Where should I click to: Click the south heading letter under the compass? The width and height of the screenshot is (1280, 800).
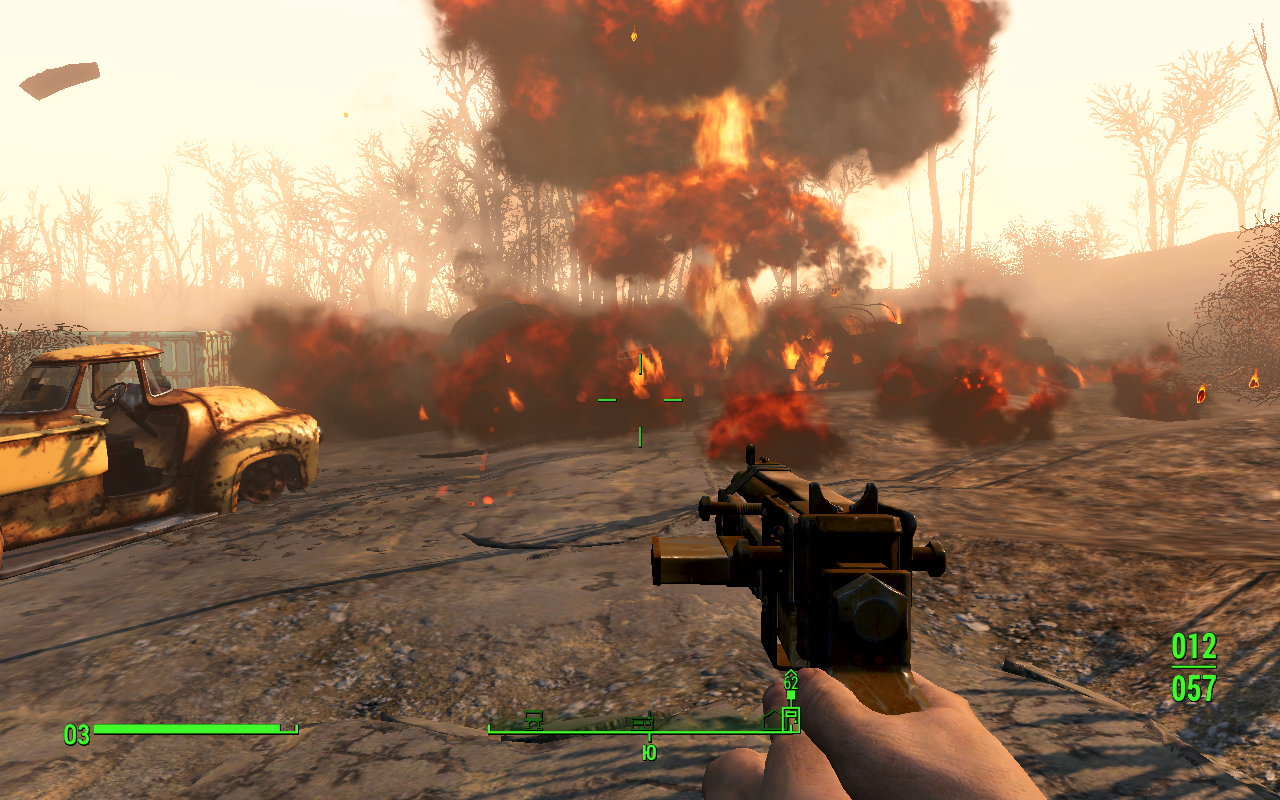[649, 752]
